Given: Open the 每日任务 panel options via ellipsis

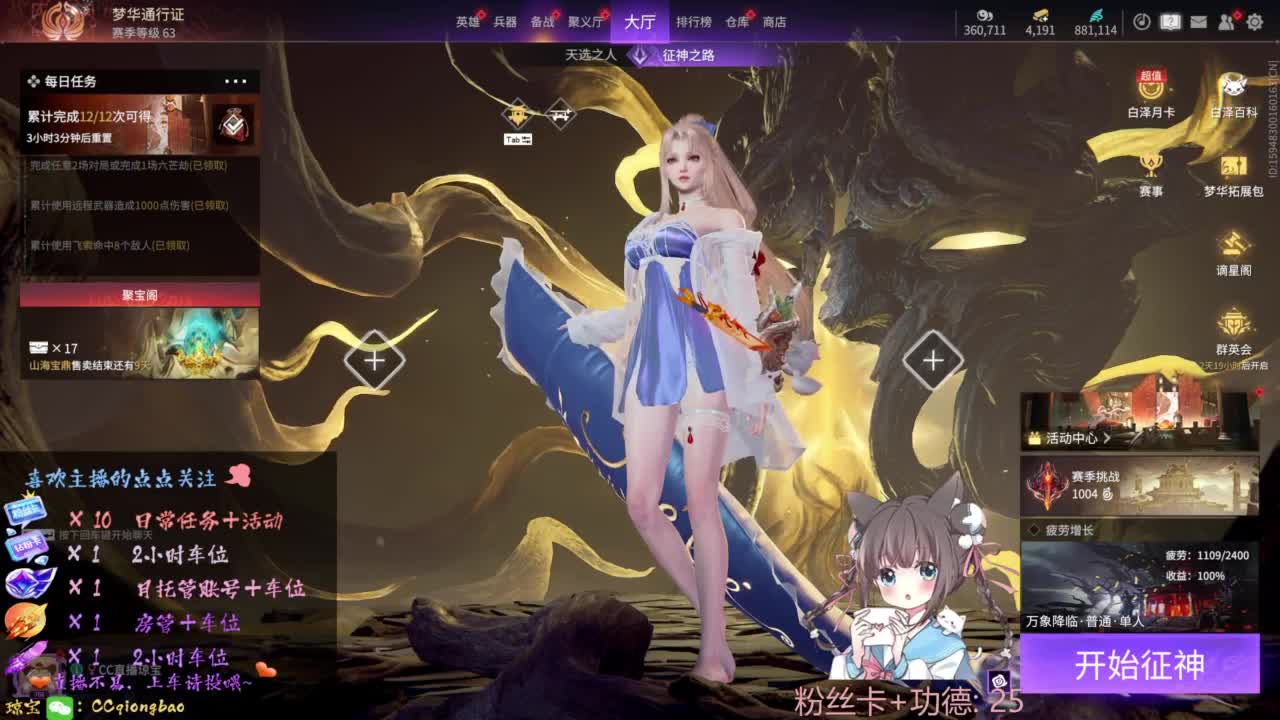Looking at the screenshot, I should [x=237, y=80].
